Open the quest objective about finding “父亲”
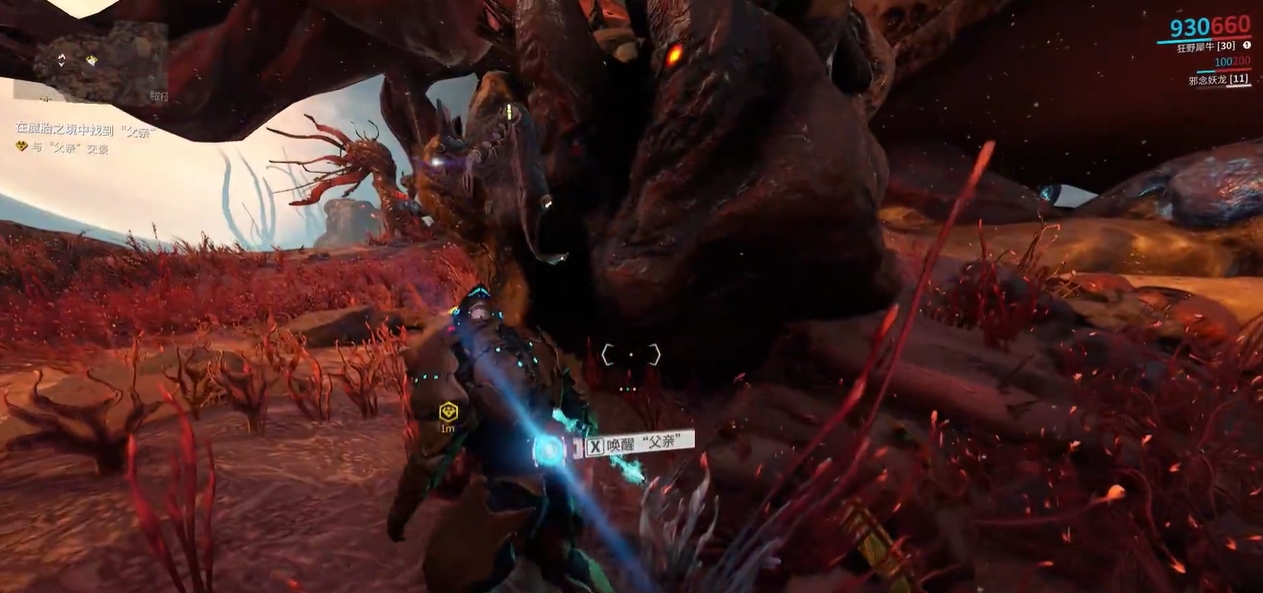Screen dimensions: 1263x593 pos(87,129)
